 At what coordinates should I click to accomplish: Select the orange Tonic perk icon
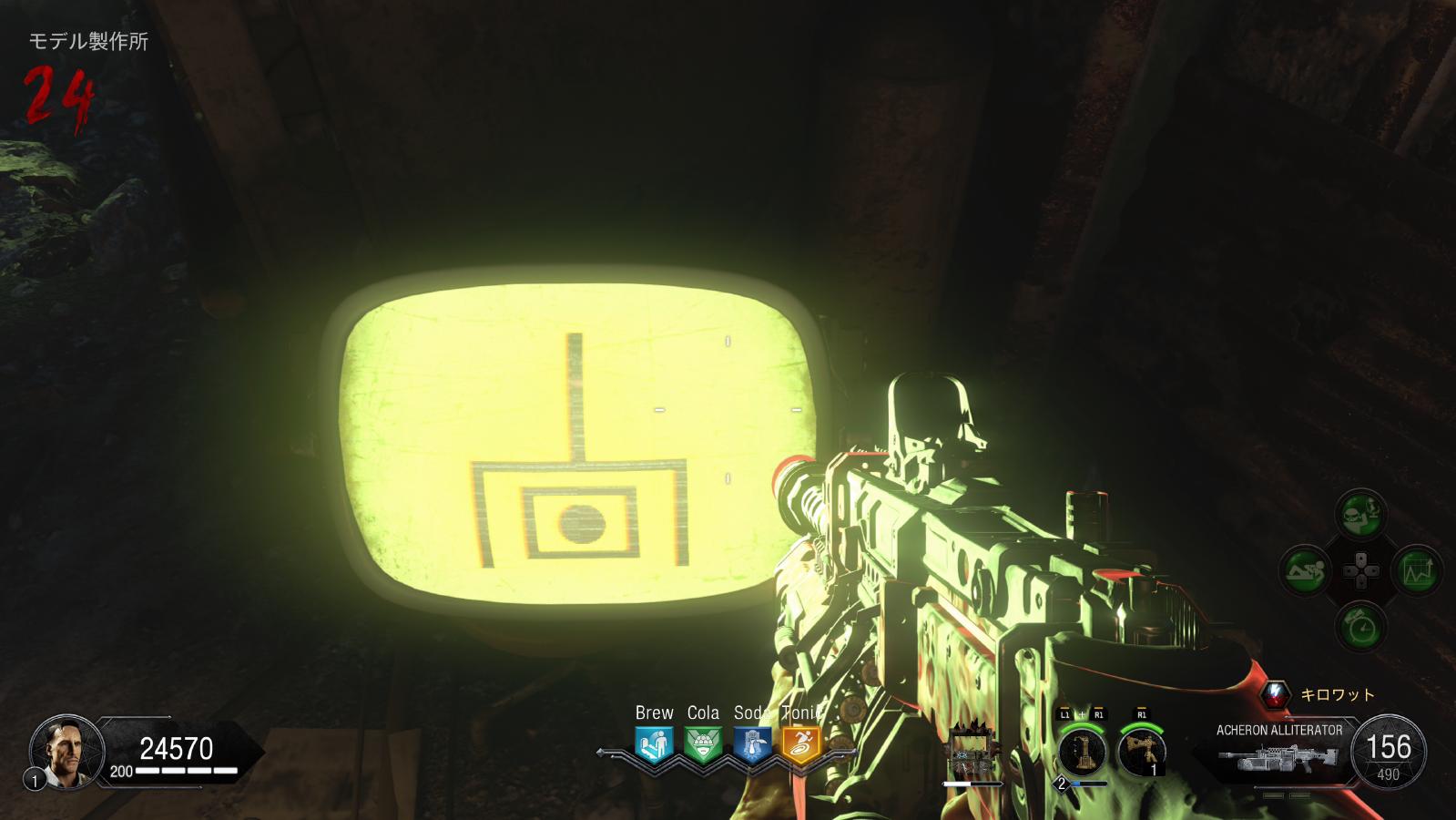click(801, 745)
